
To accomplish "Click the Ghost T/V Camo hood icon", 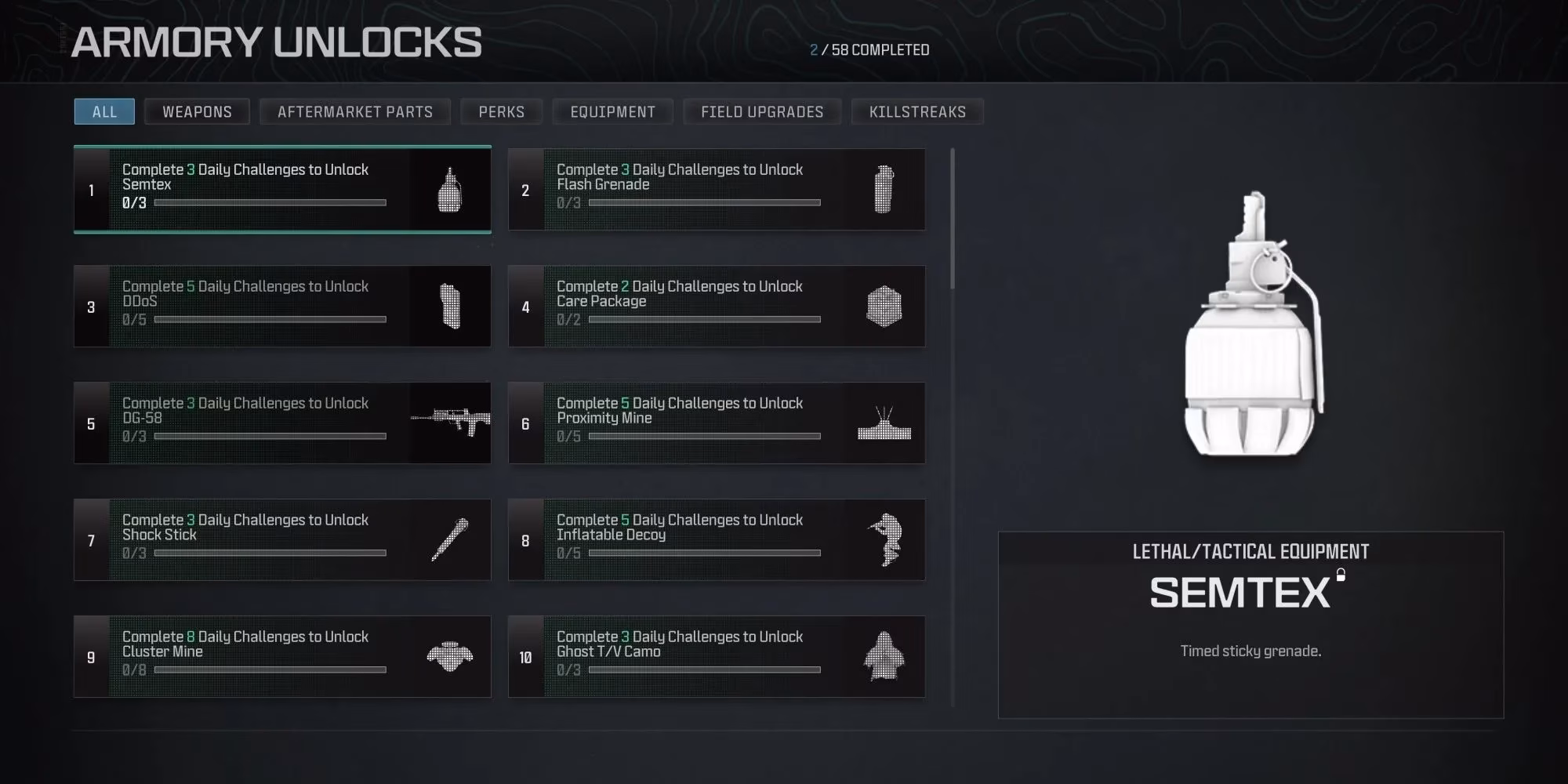I will coord(884,657).
